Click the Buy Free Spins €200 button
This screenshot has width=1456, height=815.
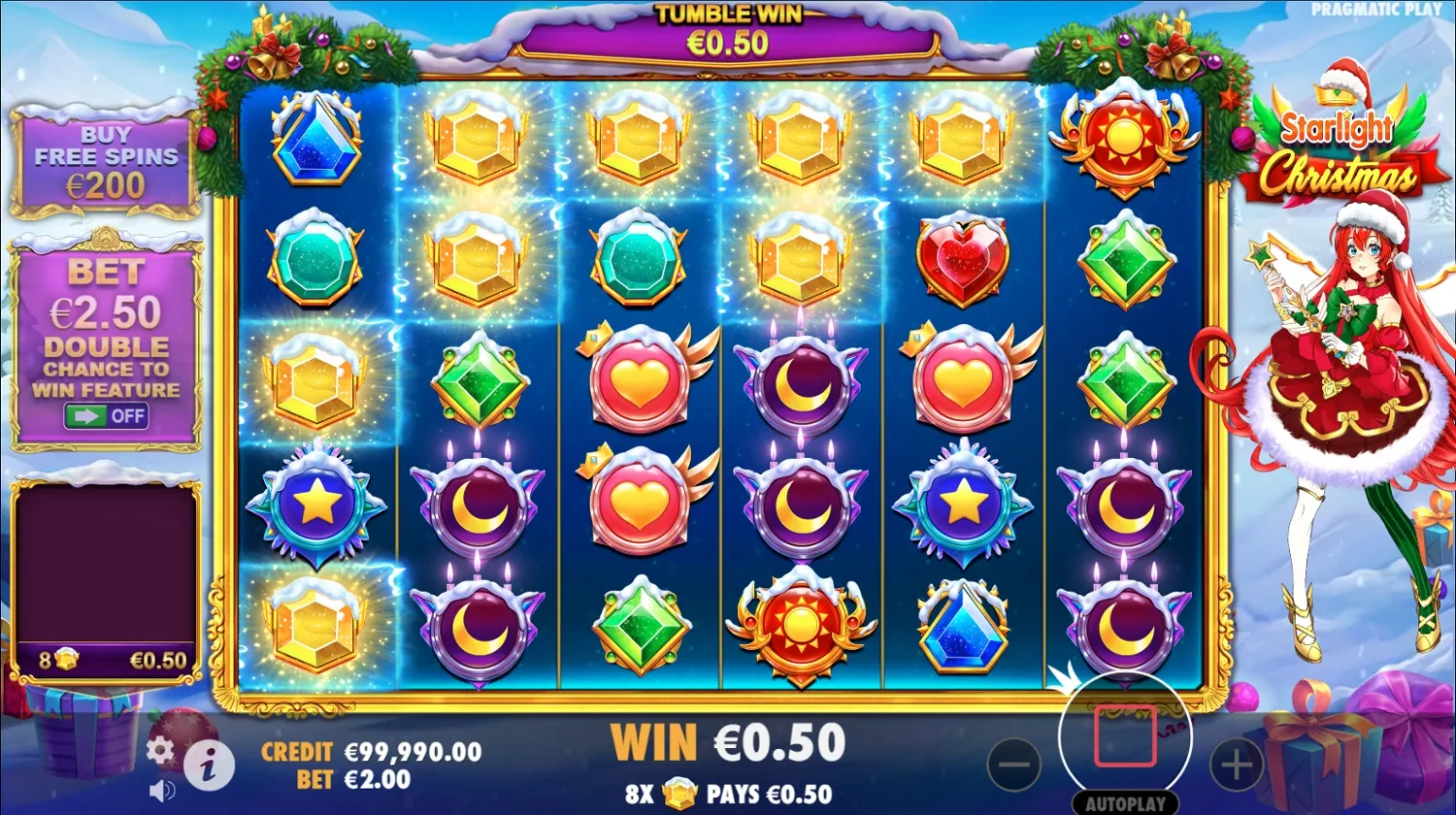tap(105, 160)
